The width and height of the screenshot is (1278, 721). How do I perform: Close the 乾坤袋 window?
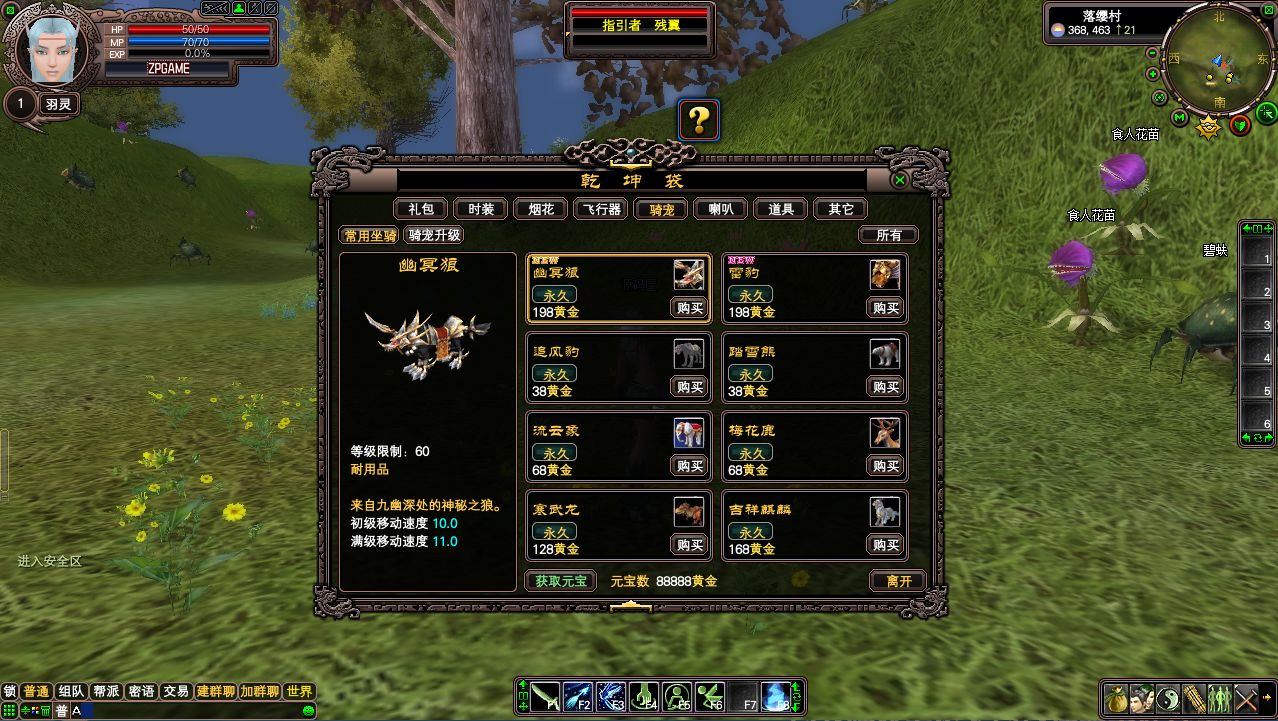point(900,180)
